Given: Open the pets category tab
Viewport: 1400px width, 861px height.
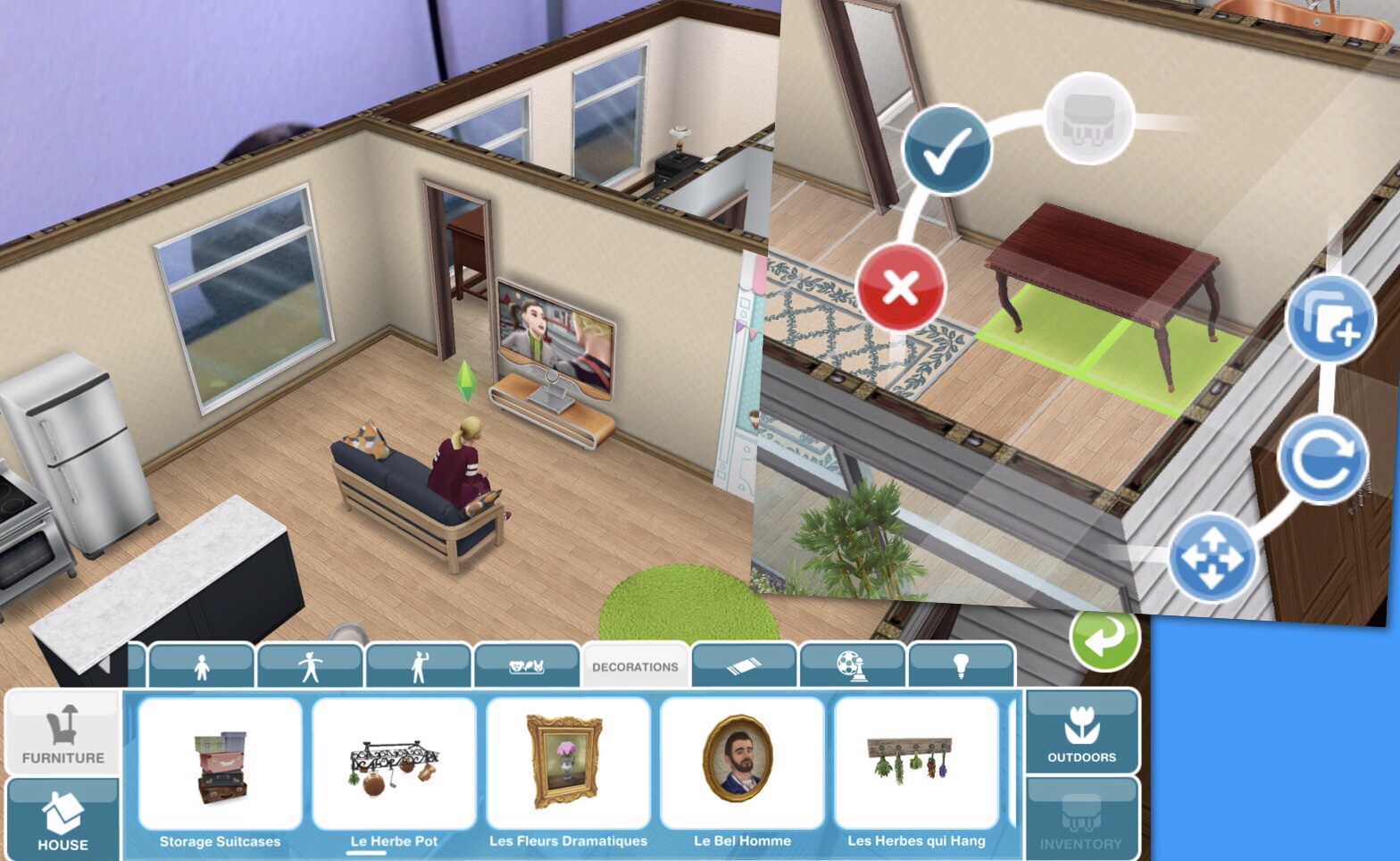Looking at the screenshot, I should (525, 665).
